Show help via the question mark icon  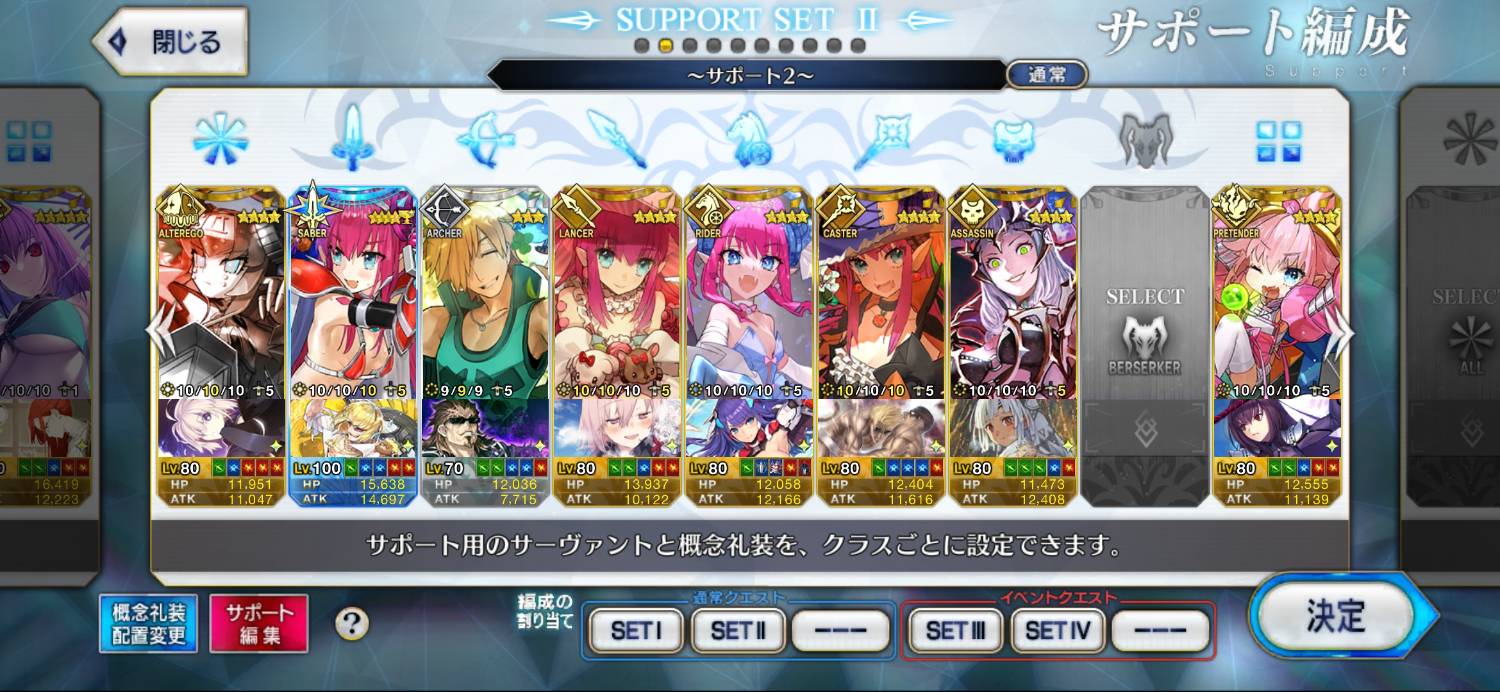(x=352, y=624)
